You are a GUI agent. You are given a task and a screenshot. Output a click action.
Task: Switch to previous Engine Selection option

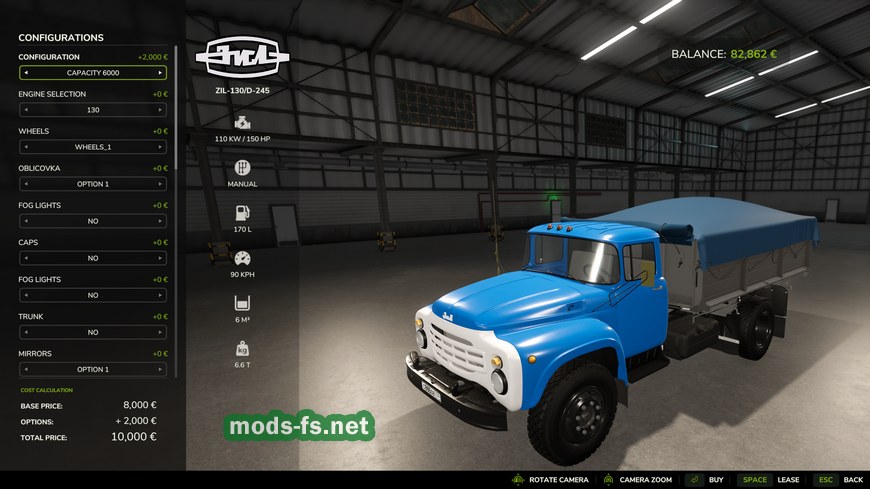point(26,110)
